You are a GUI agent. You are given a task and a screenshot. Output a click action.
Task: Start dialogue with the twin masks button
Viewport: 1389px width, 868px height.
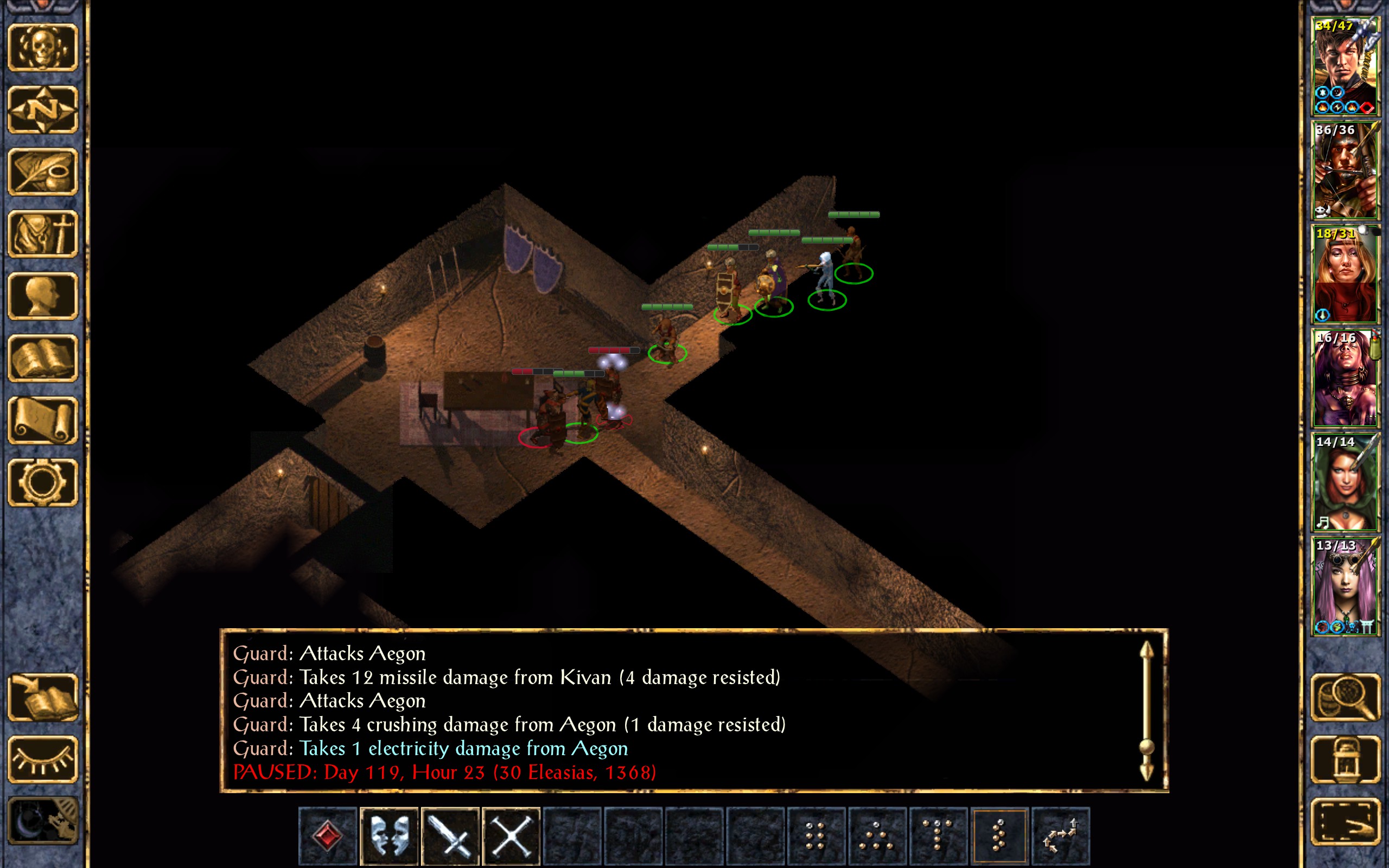(389, 835)
